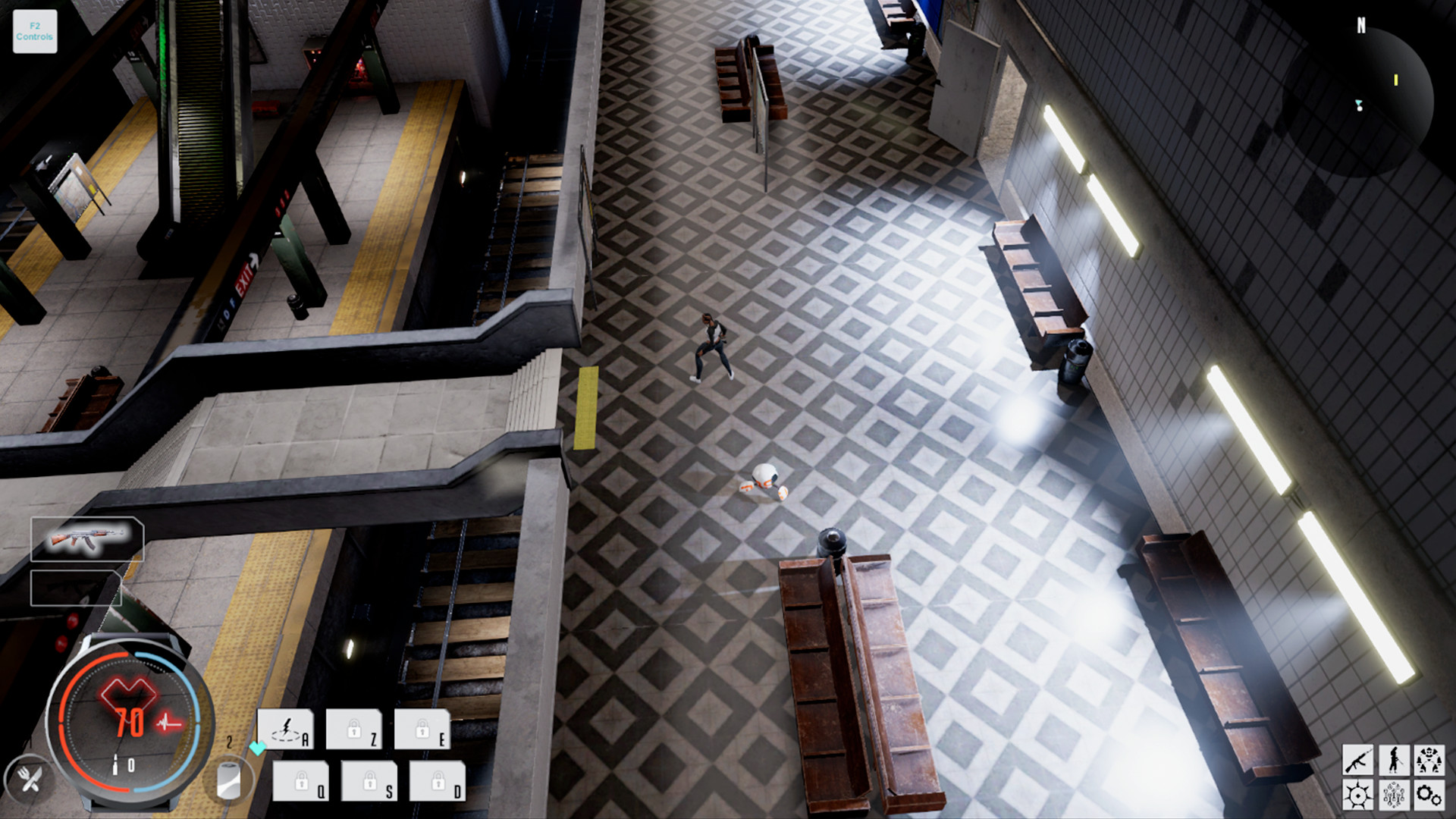Open the F2 Controls panel

34,30
